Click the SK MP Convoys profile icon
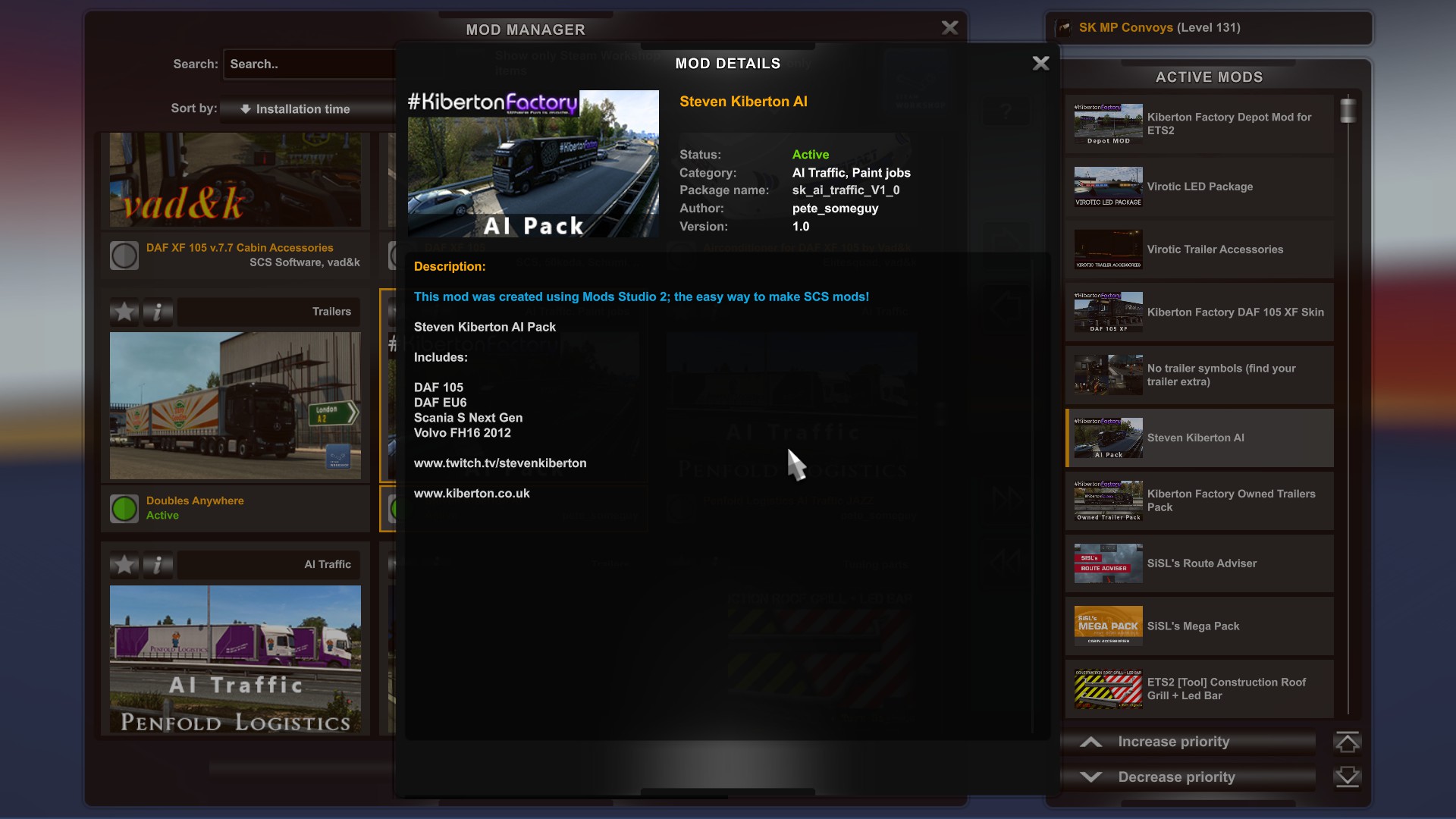The width and height of the screenshot is (1456, 819). point(1065,27)
